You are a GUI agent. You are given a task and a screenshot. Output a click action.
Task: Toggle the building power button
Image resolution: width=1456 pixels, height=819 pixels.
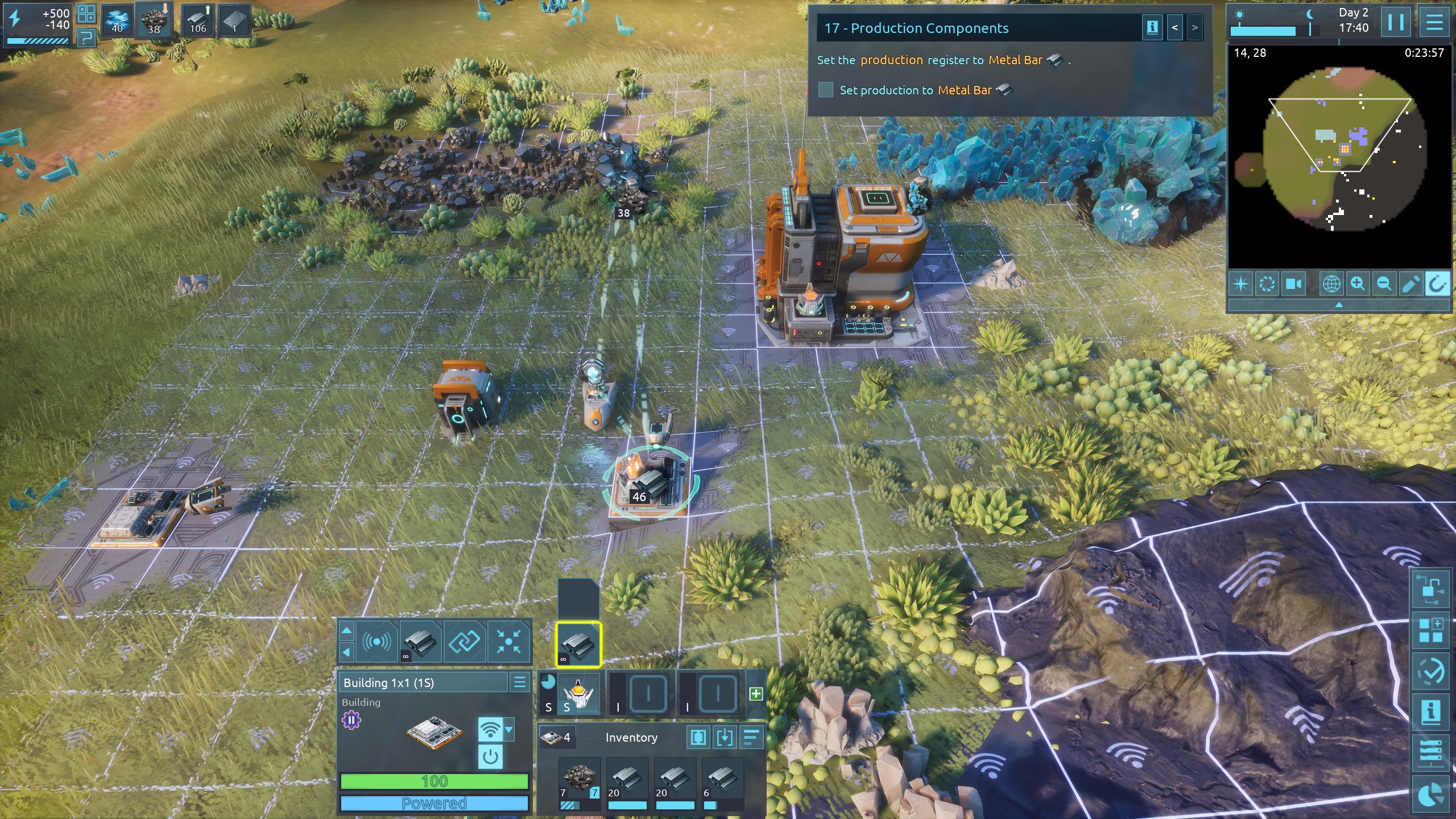[x=490, y=756]
